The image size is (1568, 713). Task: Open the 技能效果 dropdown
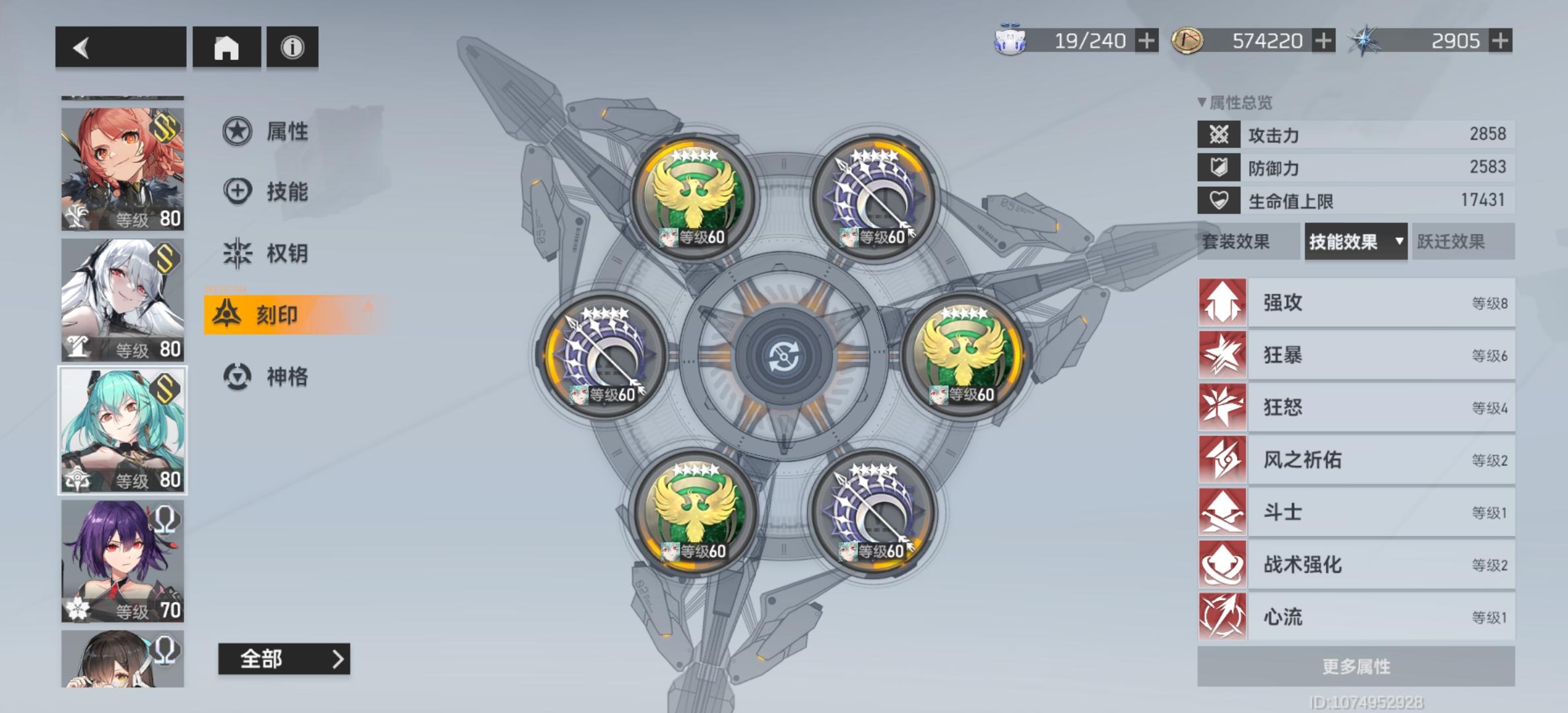[1355, 242]
